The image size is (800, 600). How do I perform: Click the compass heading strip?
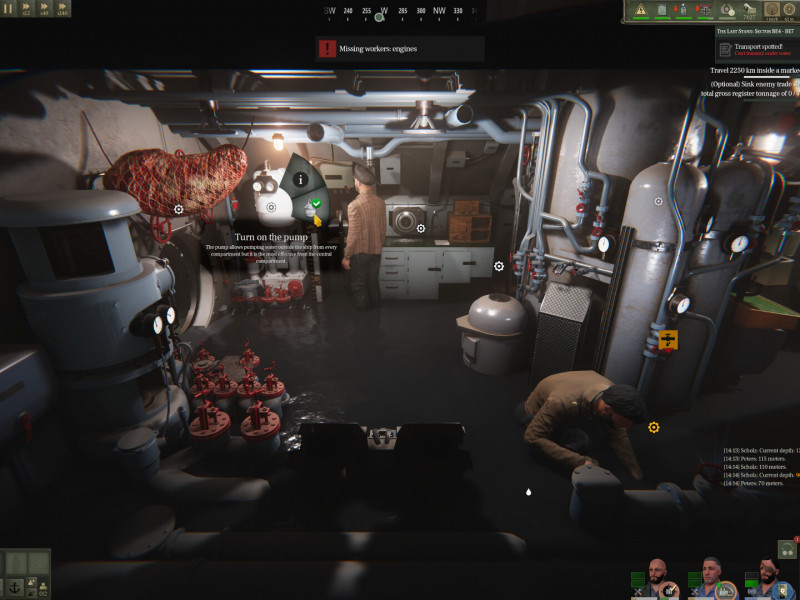(x=400, y=11)
